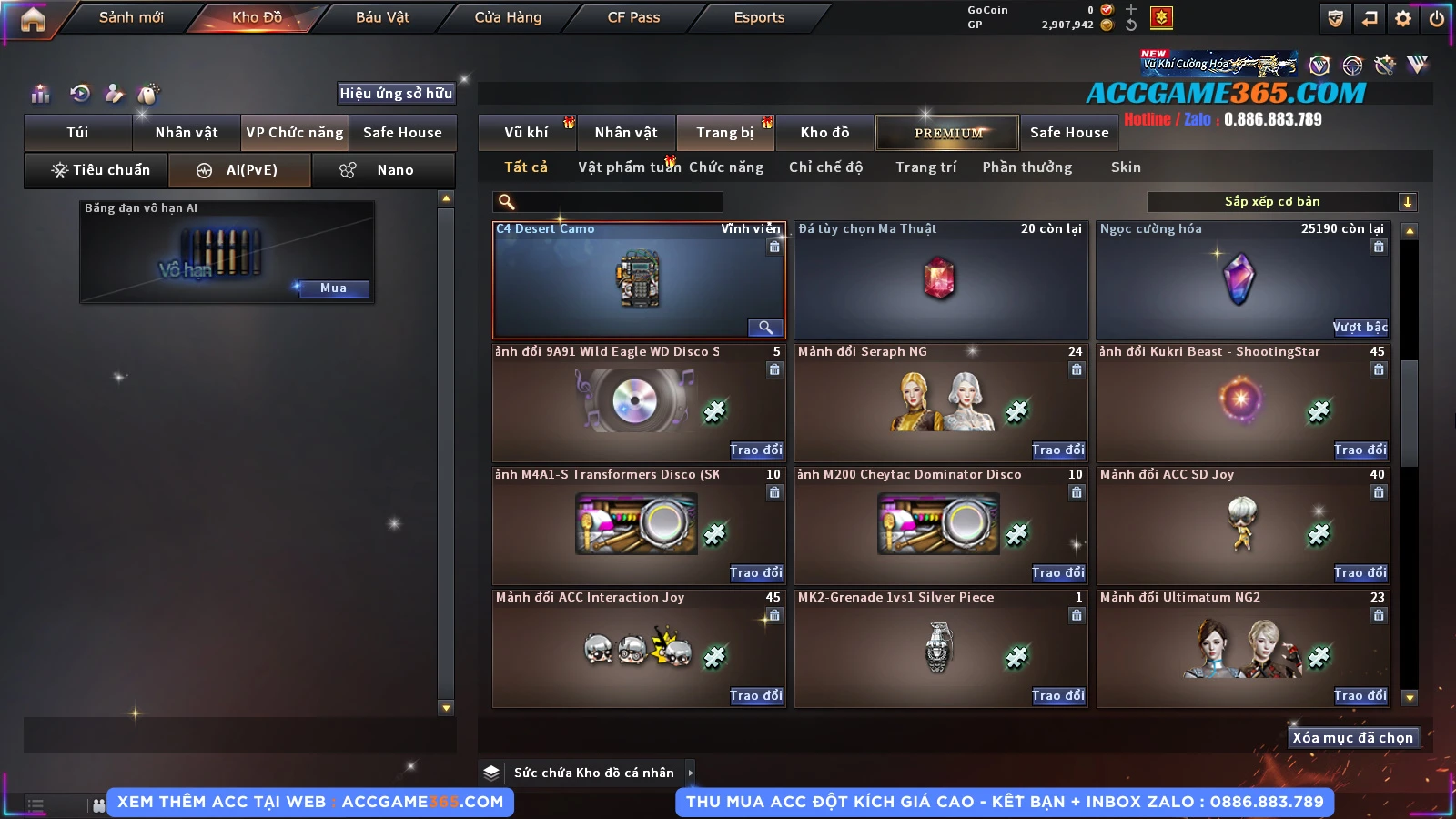Screen dimensions: 1456x819
Task: Select the Vũ khí storage tab
Action: click(527, 133)
